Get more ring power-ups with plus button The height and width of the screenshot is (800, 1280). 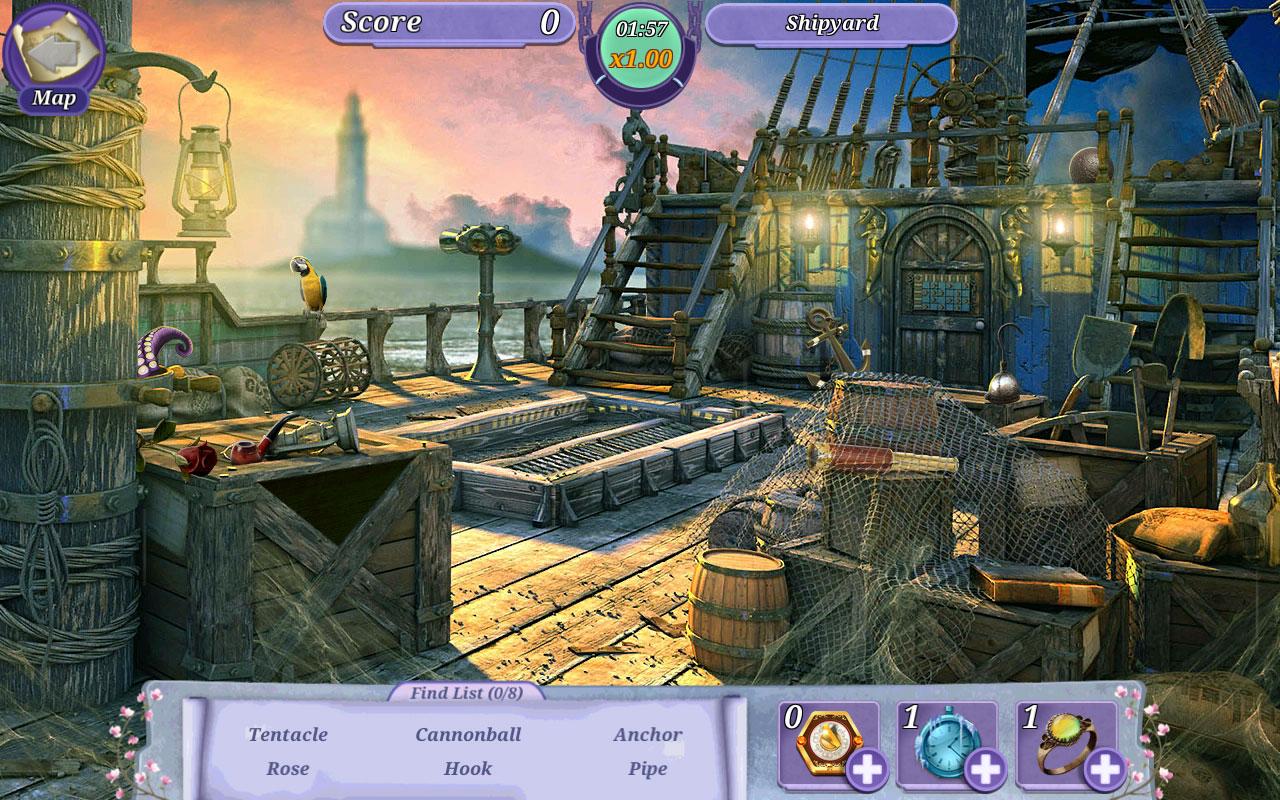click(1105, 769)
